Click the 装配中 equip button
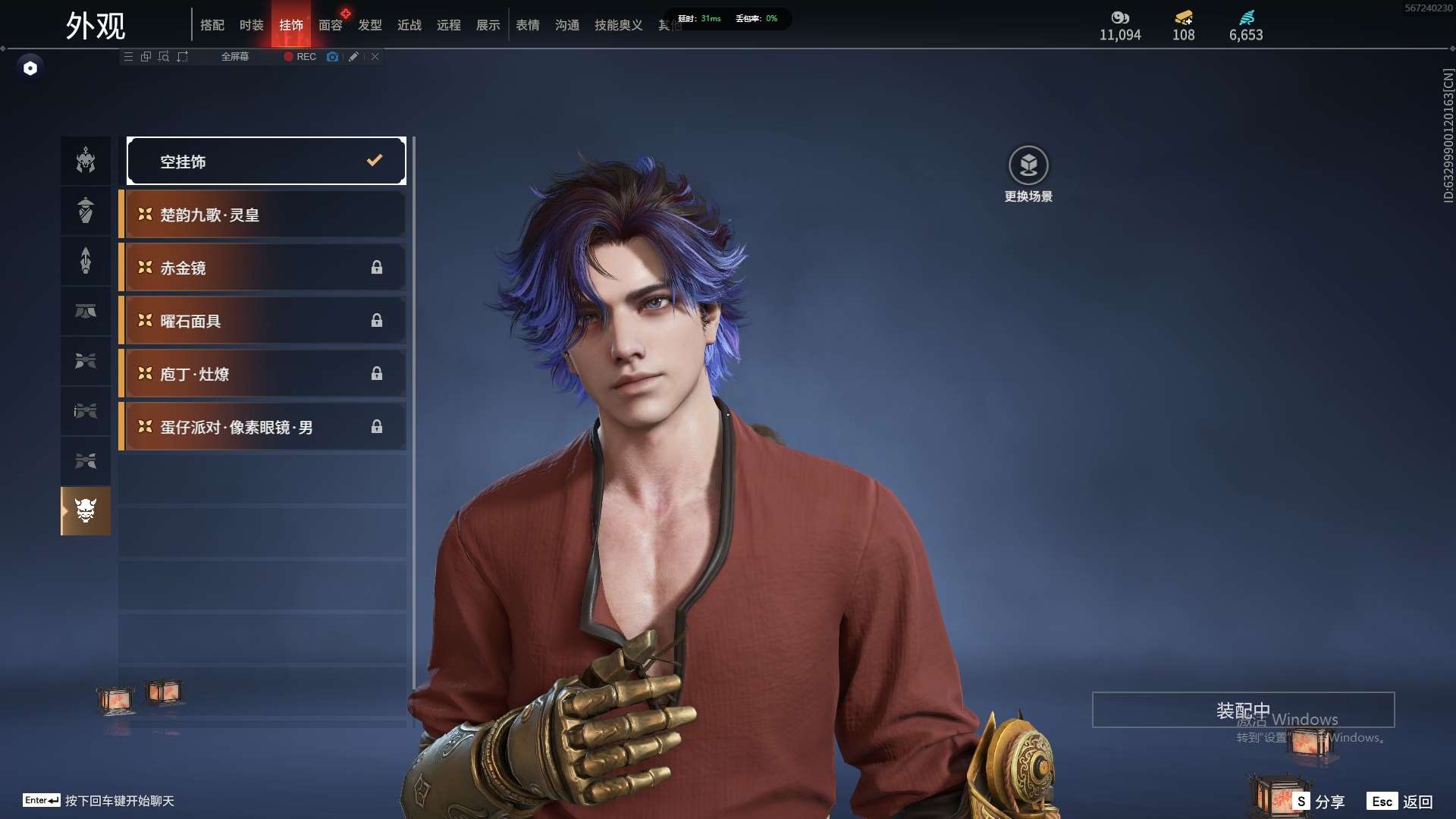 click(1243, 710)
